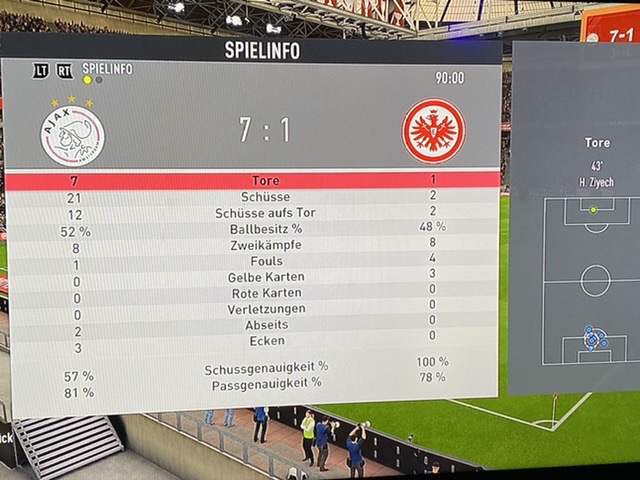This screenshot has width=640, height=480.
Task: Click the yellow active page dot
Action: point(87,80)
